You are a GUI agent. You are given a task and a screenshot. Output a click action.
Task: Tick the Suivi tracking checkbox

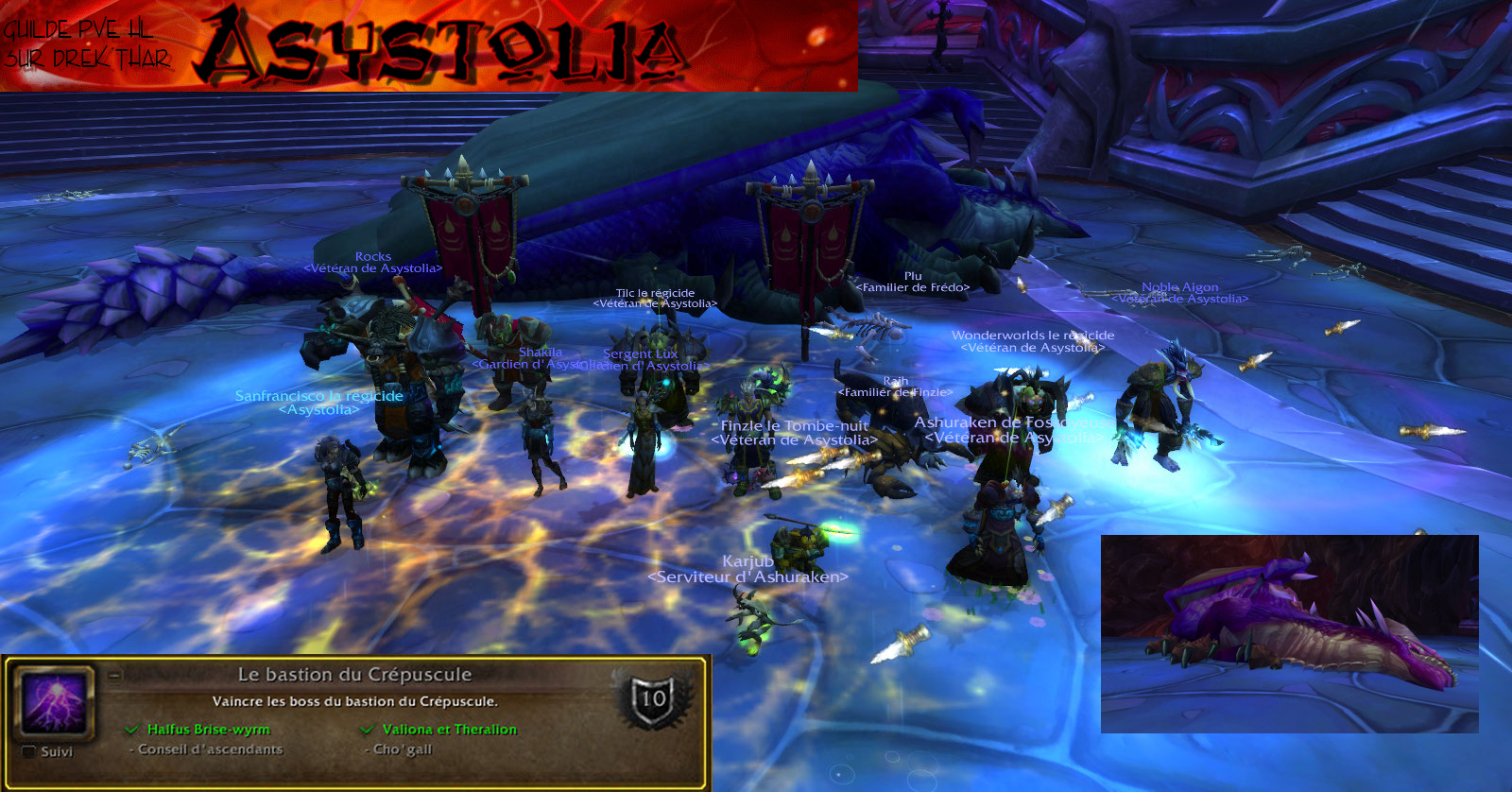pos(29,752)
